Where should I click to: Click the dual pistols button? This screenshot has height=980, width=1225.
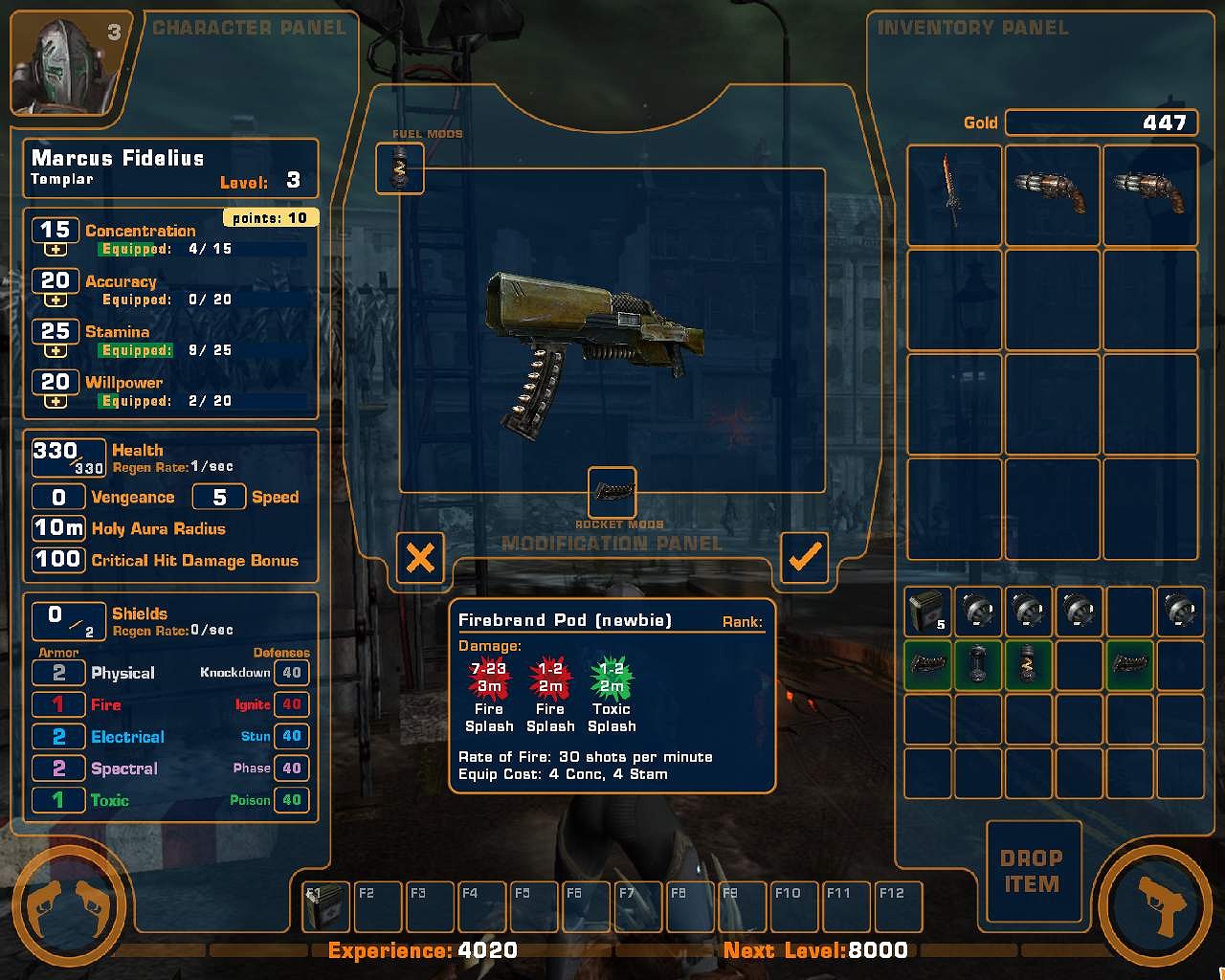[x=67, y=904]
